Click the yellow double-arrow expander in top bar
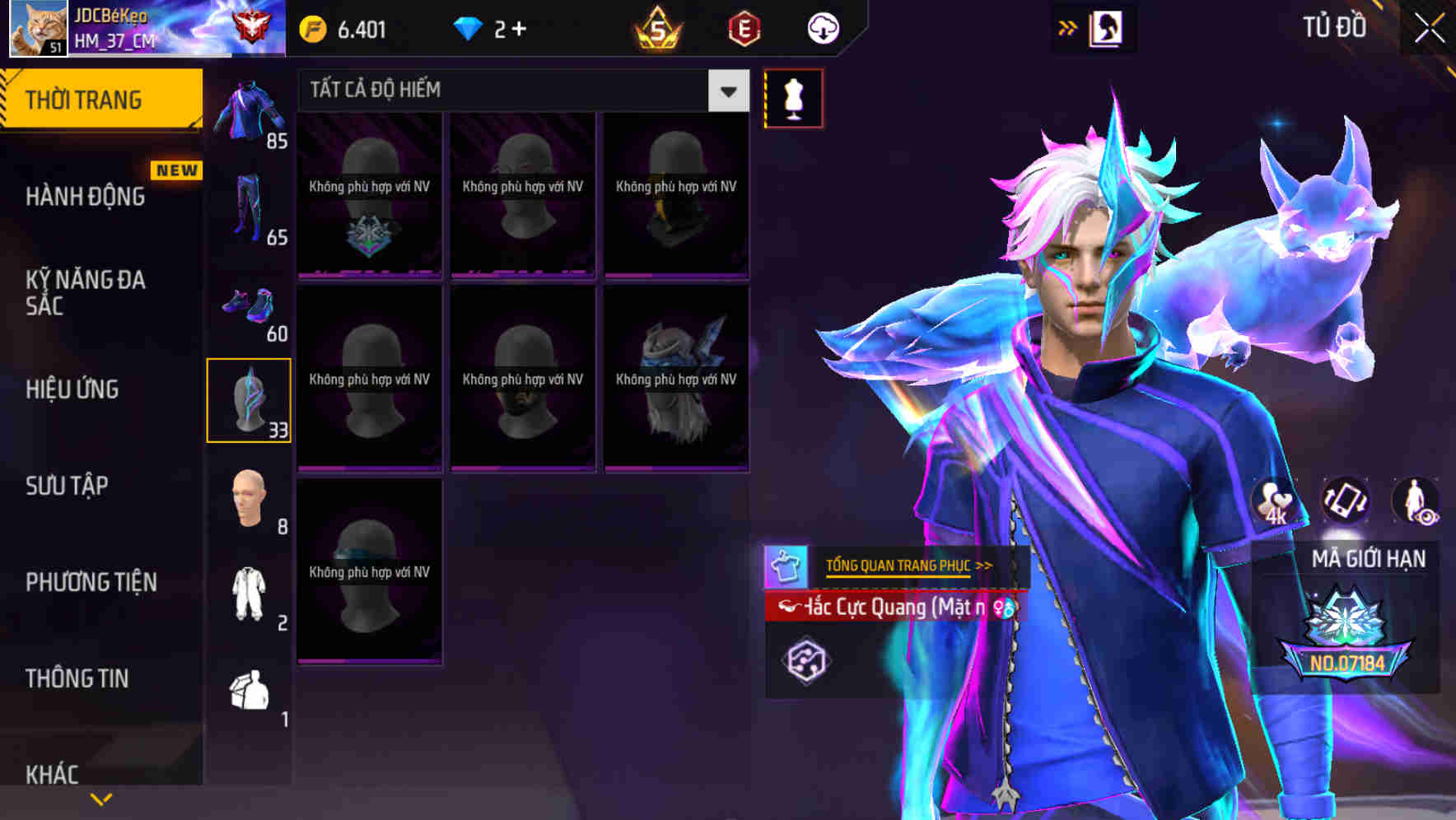1456x820 pixels. click(x=1068, y=27)
